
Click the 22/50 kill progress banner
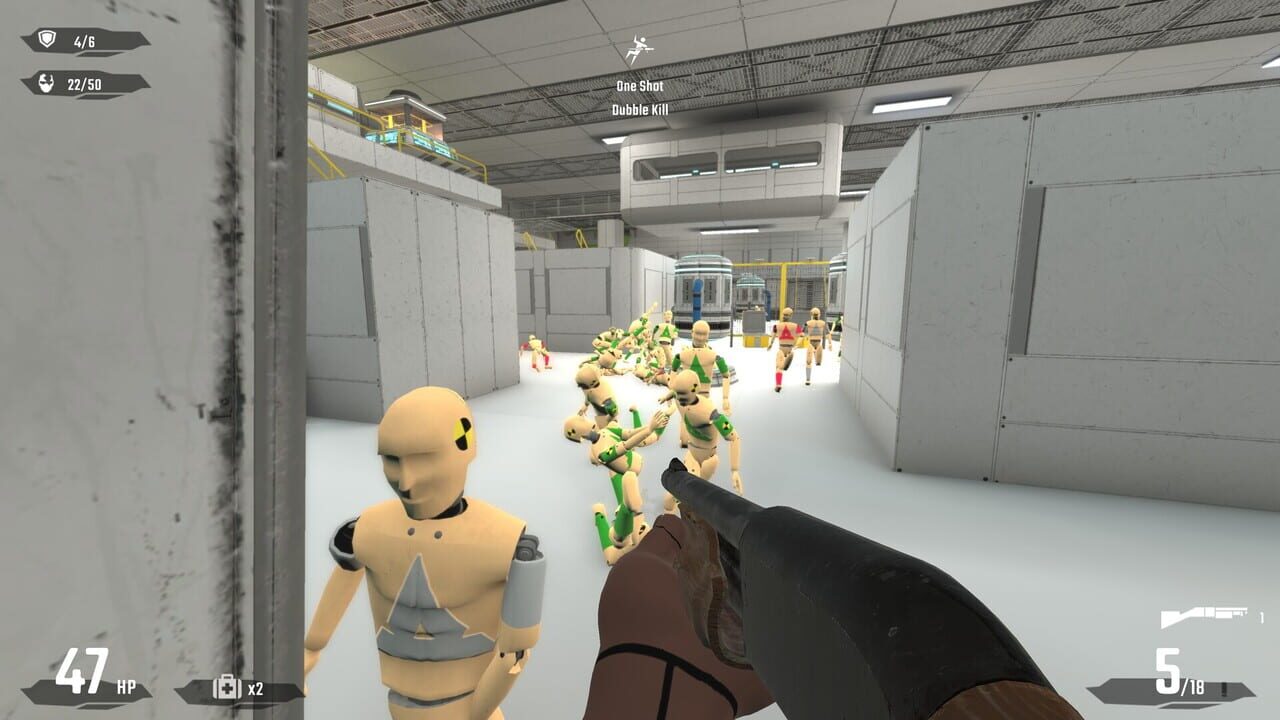85,83
